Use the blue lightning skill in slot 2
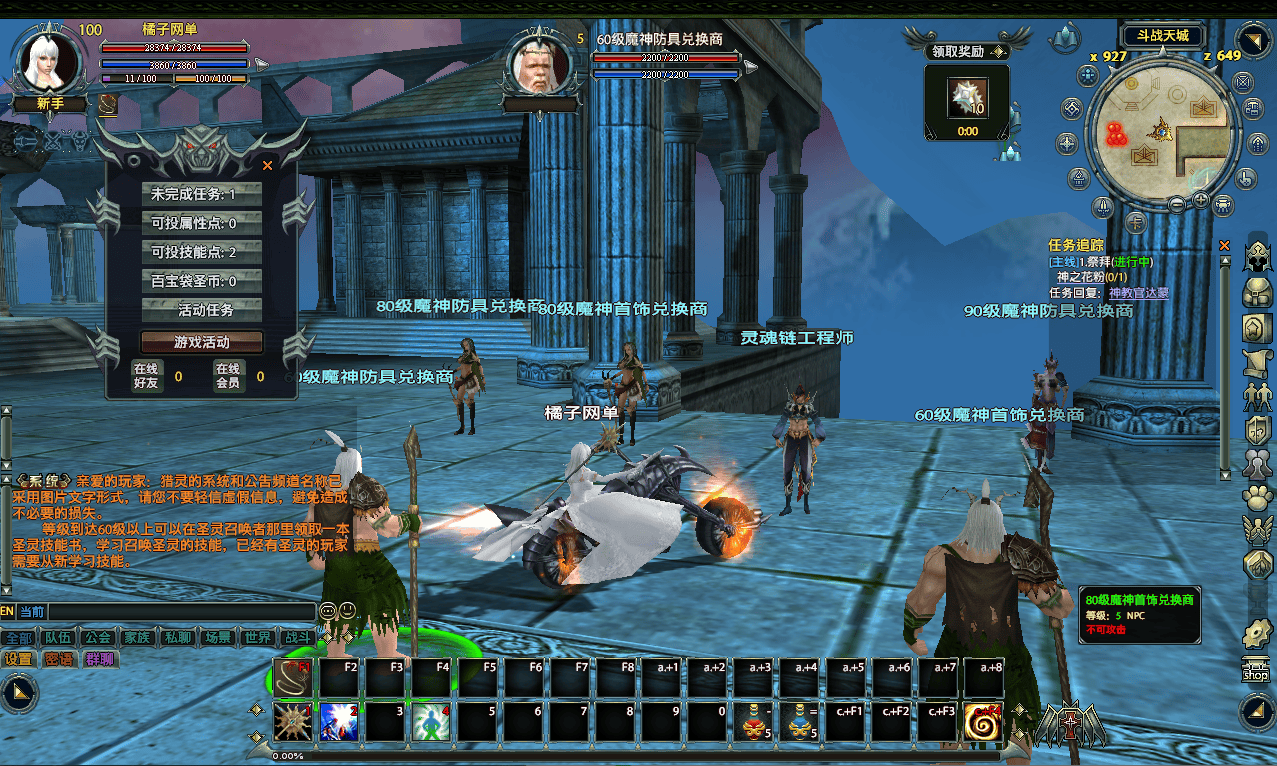This screenshot has height=766, width=1277. click(339, 723)
